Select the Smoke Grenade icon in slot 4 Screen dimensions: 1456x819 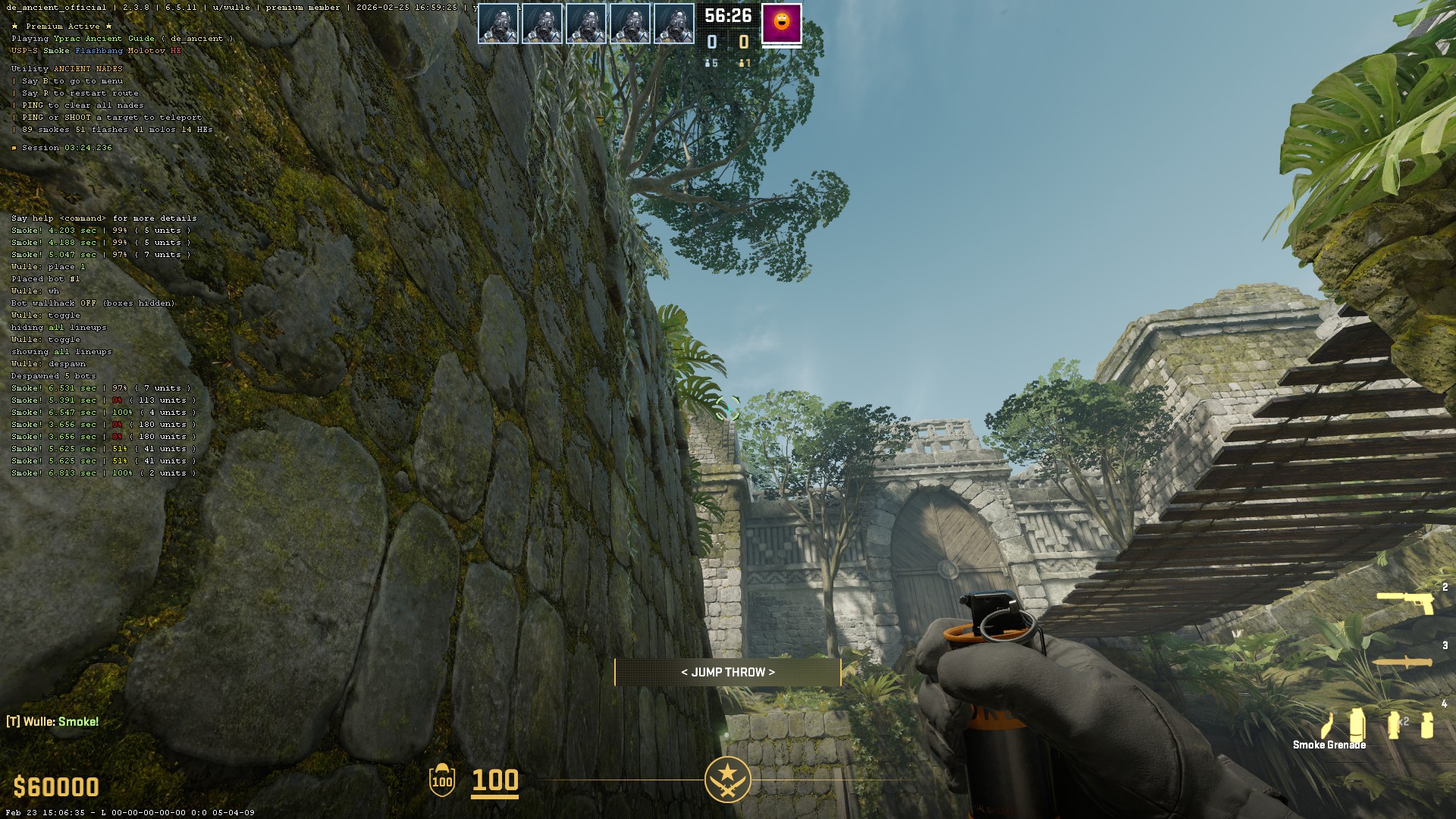point(1357,724)
